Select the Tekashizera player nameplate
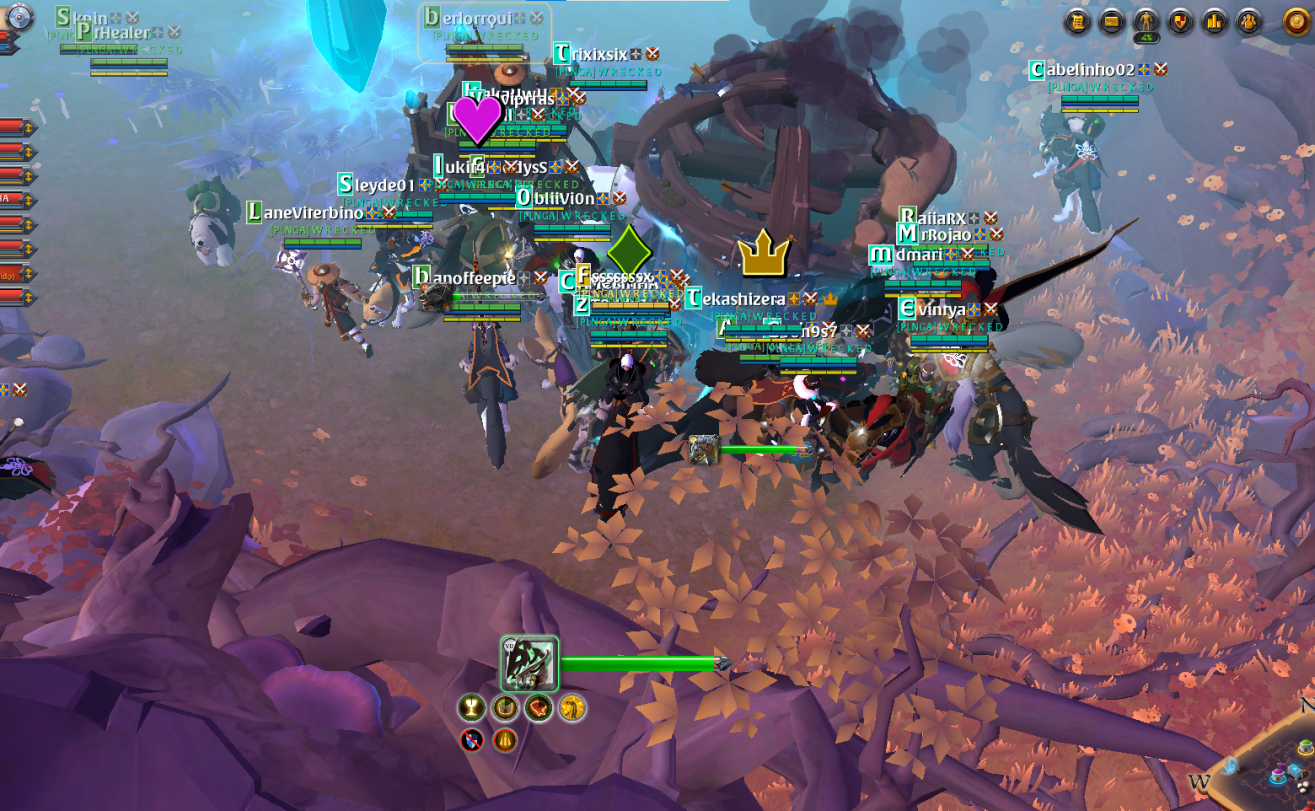Image resolution: width=1315 pixels, height=811 pixels. 741,299
